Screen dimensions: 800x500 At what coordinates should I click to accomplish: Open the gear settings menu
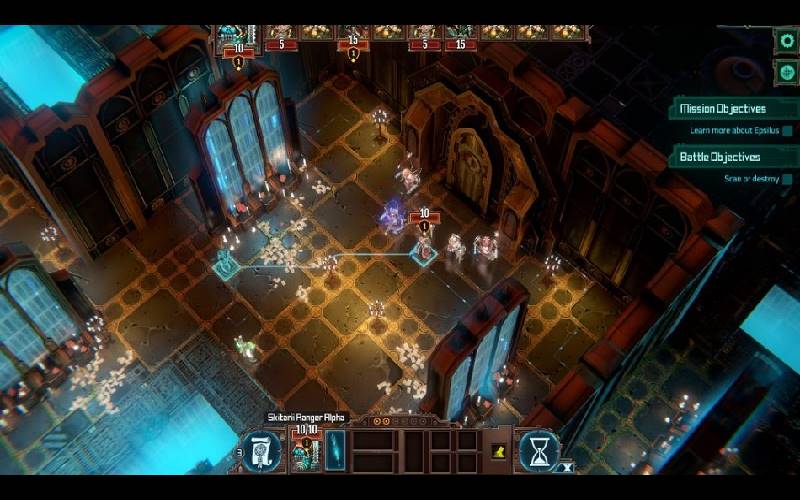(x=785, y=41)
